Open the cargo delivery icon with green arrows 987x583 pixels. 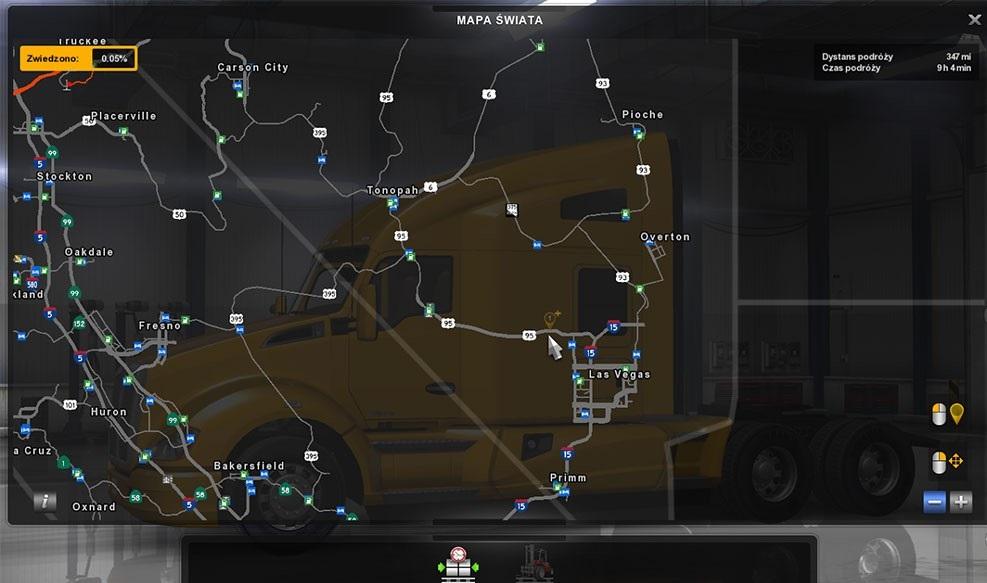[x=458, y=562]
